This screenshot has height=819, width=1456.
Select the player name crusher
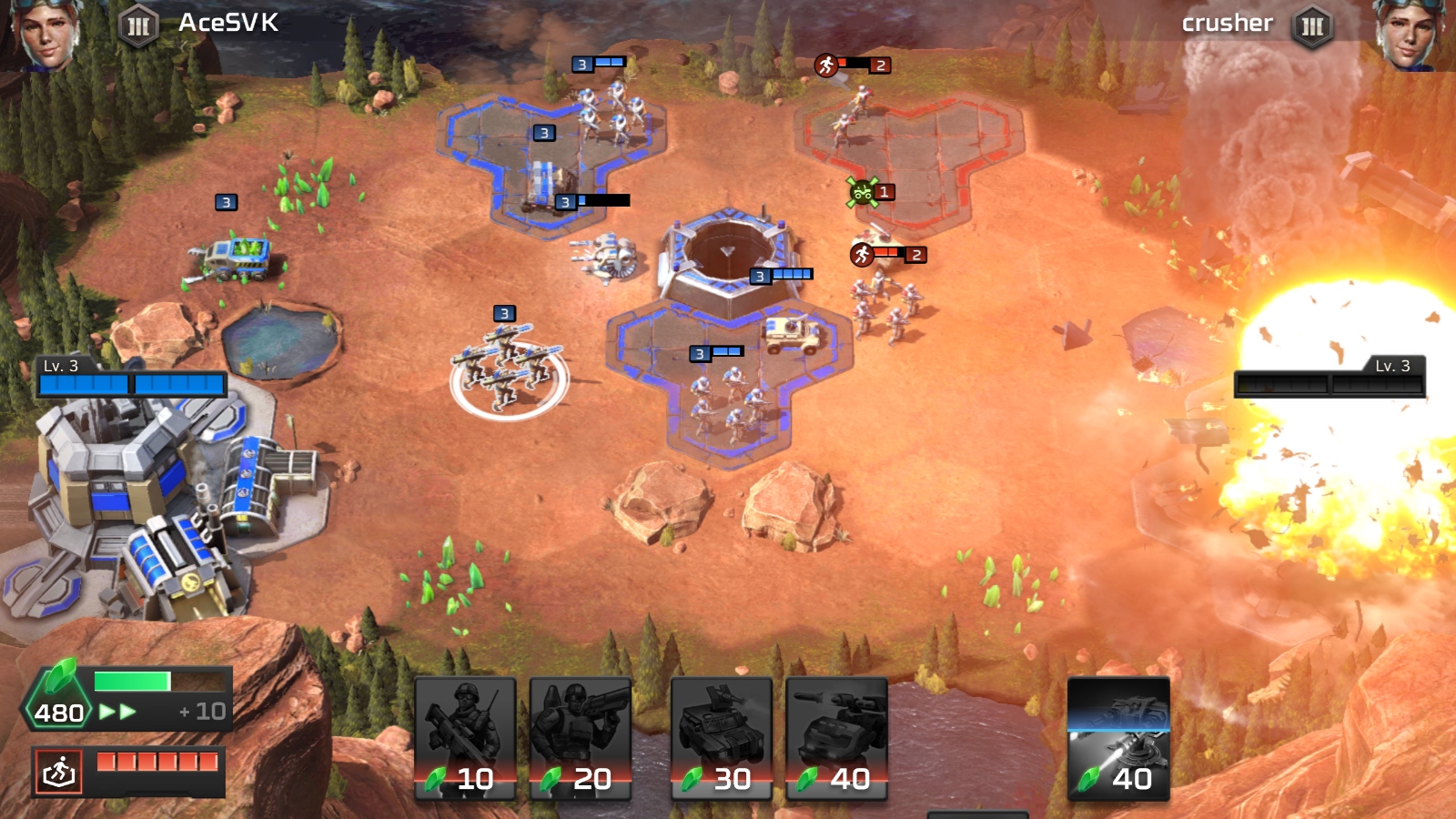[x=1226, y=23]
